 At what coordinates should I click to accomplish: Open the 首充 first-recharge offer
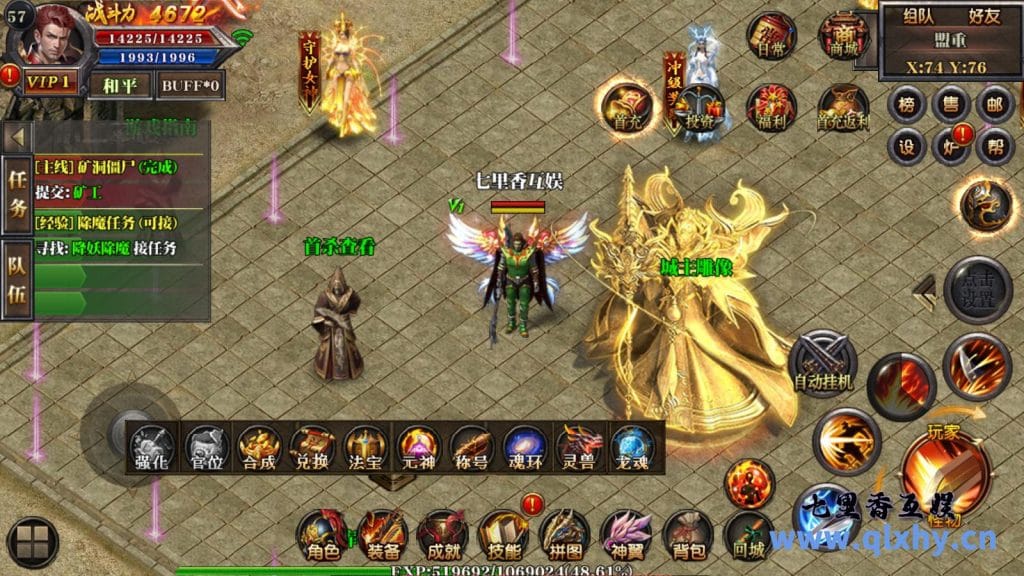626,106
